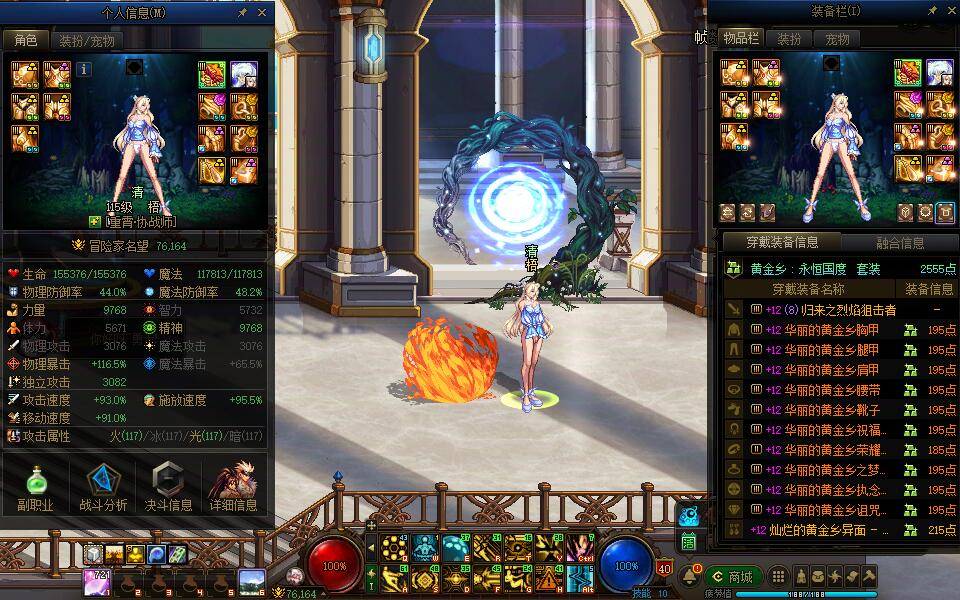960x600 pixels.
Task: Select the 穿戴装备信息 worn equipment tab
Action: click(782, 242)
